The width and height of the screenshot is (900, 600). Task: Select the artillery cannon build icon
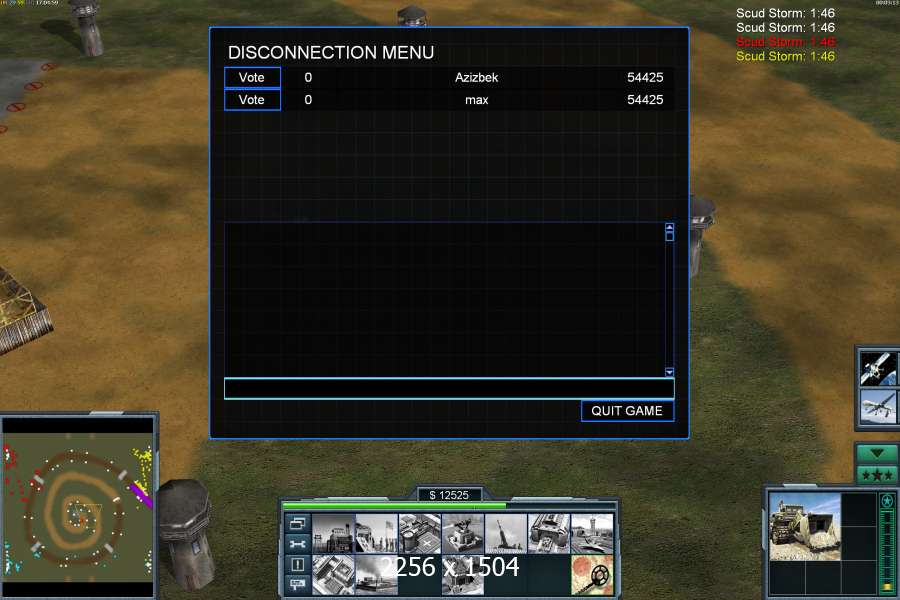[x=505, y=532]
